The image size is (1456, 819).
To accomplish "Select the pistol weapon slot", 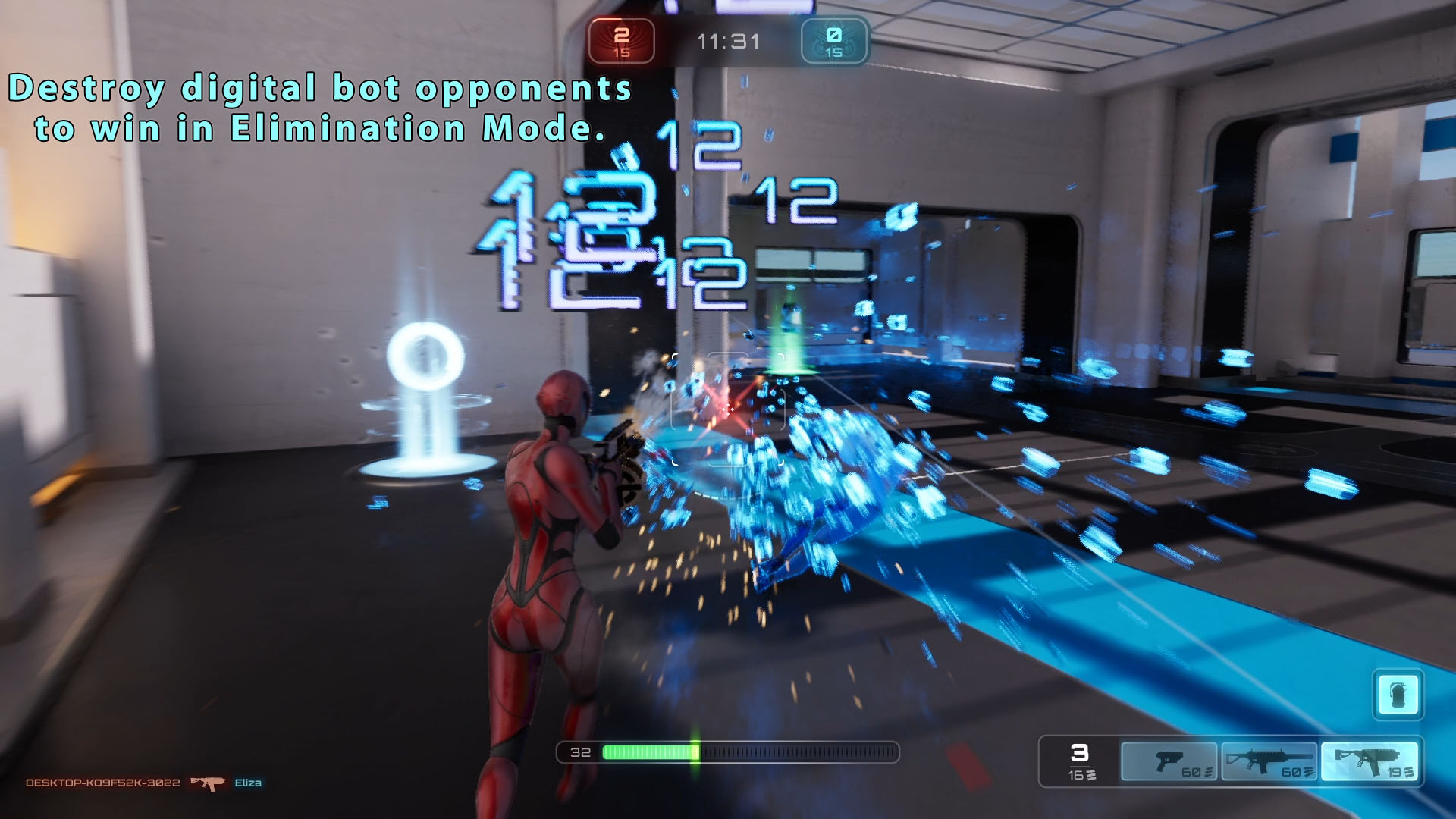I will [x=1169, y=761].
